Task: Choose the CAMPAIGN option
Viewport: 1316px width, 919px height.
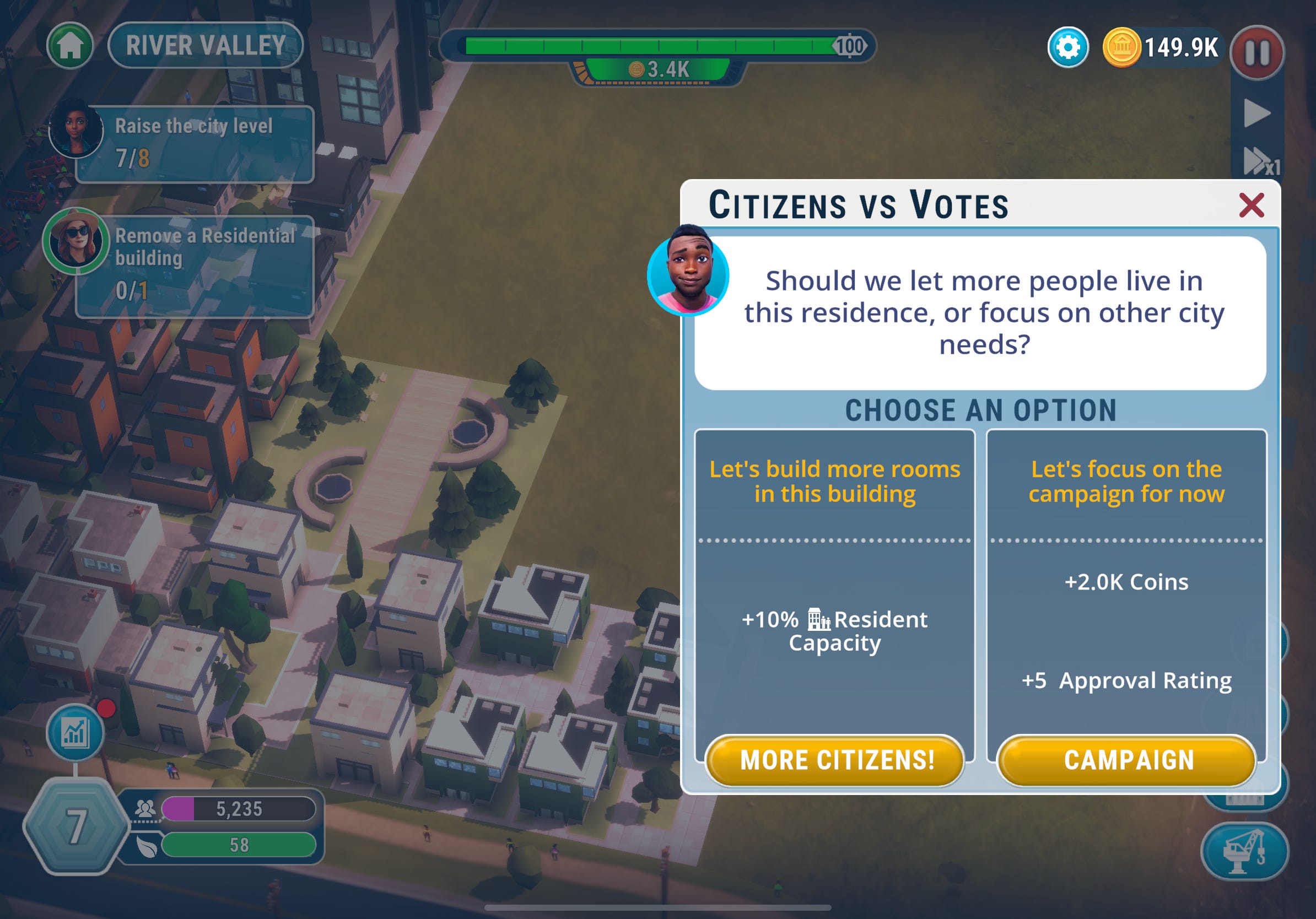Action: pyautogui.click(x=1127, y=760)
